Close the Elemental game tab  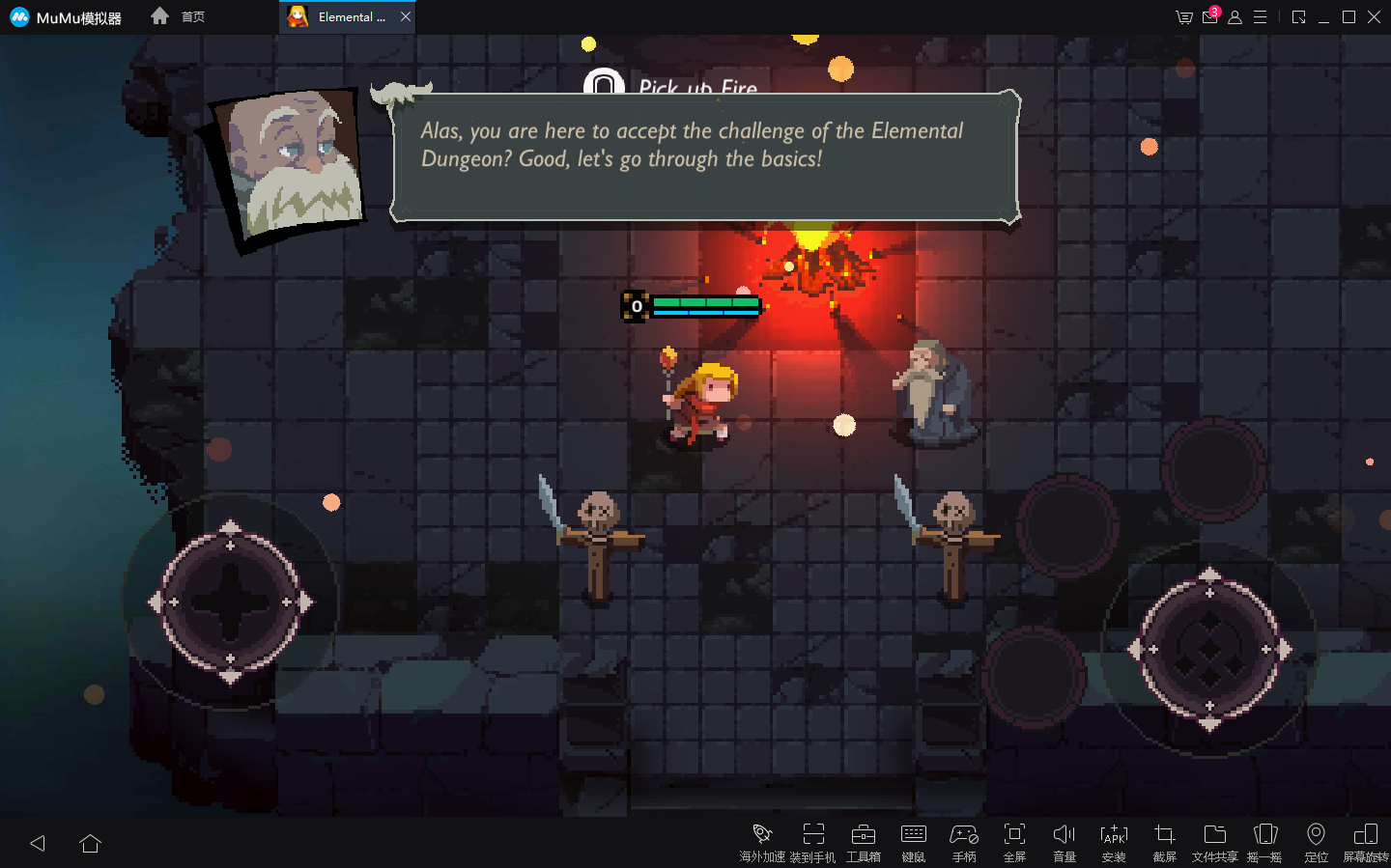coord(406,16)
